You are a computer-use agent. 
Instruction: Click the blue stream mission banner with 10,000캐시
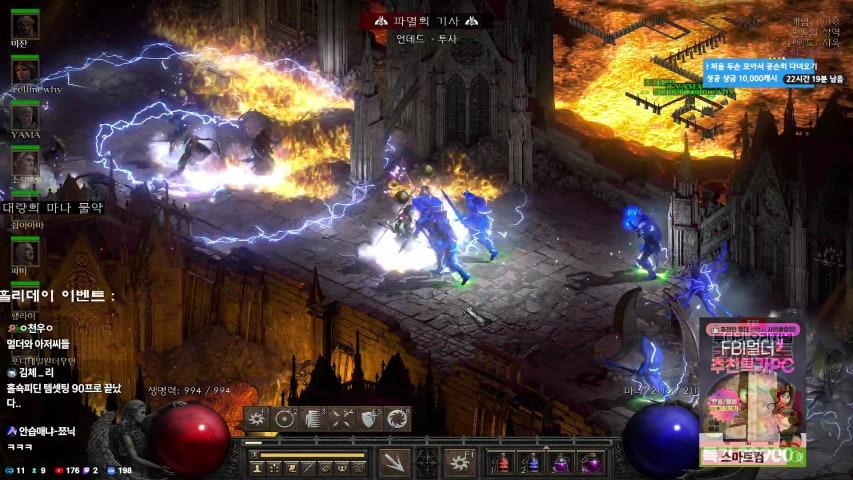click(x=774, y=72)
